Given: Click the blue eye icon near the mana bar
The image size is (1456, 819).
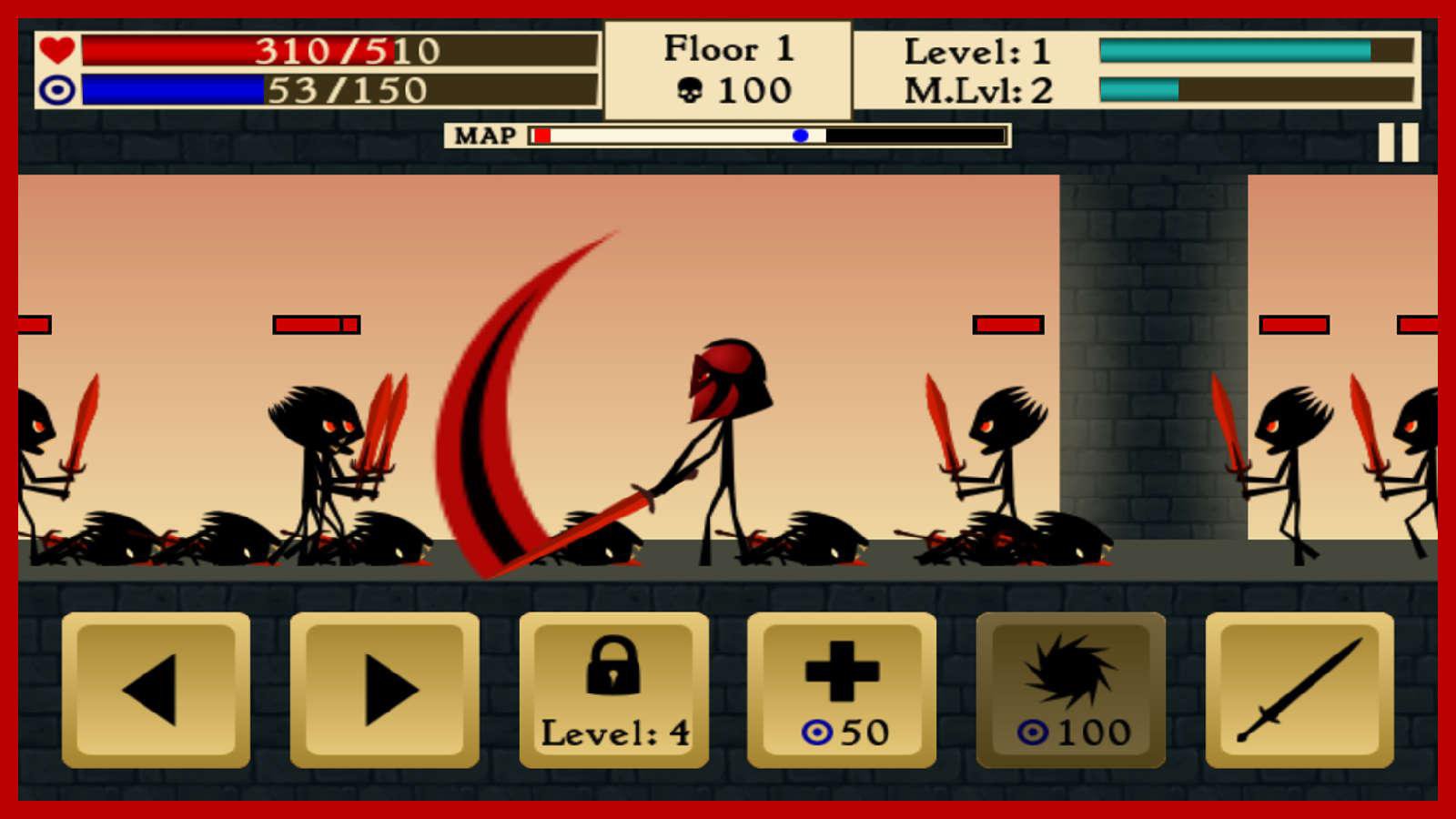Looking at the screenshot, I should pos(56,91).
